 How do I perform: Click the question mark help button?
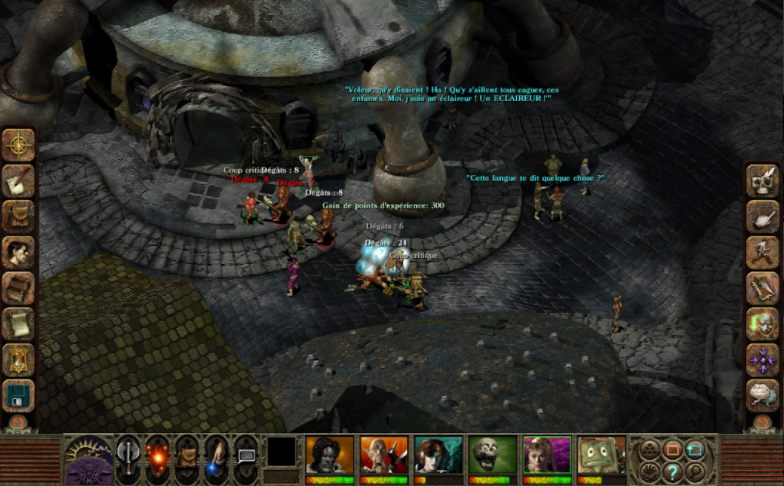pos(672,470)
